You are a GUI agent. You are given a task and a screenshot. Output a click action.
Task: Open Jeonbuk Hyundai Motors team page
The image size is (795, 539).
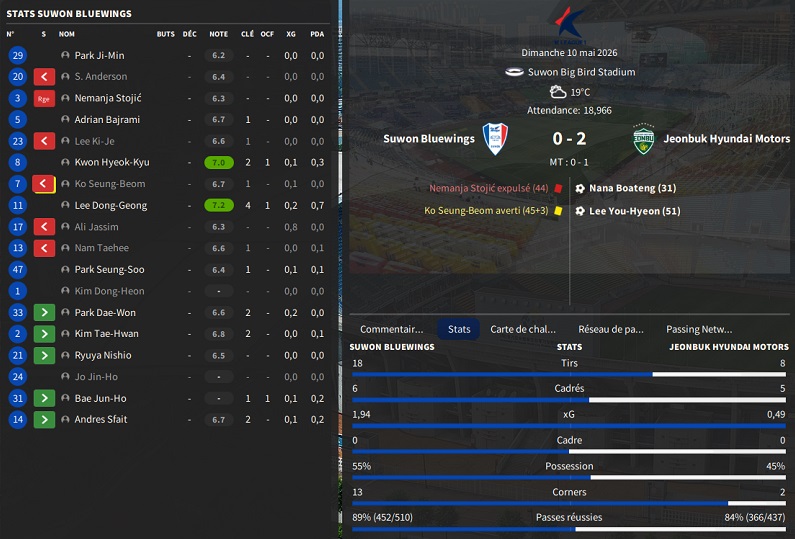click(x=725, y=139)
